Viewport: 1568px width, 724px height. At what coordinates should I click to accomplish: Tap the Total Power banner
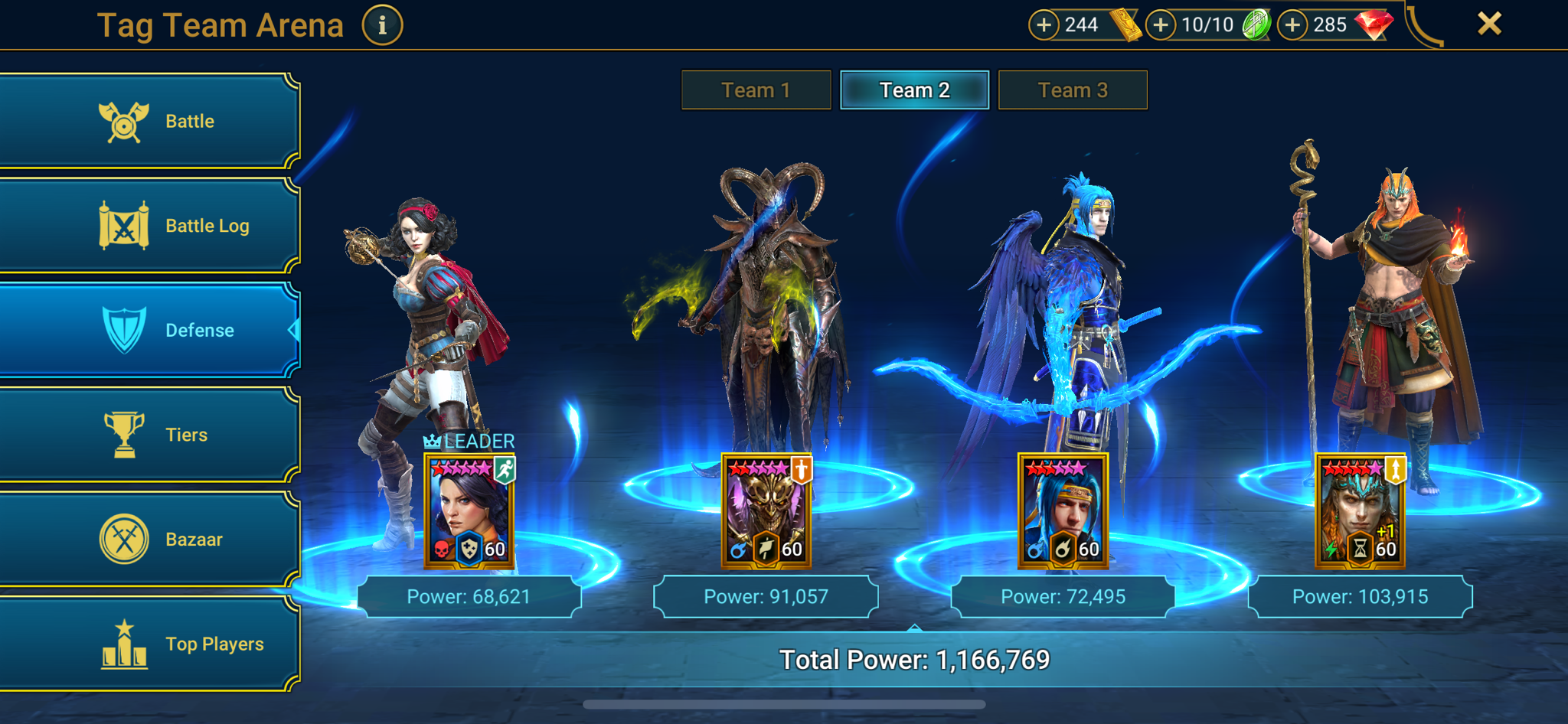pos(916,657)
